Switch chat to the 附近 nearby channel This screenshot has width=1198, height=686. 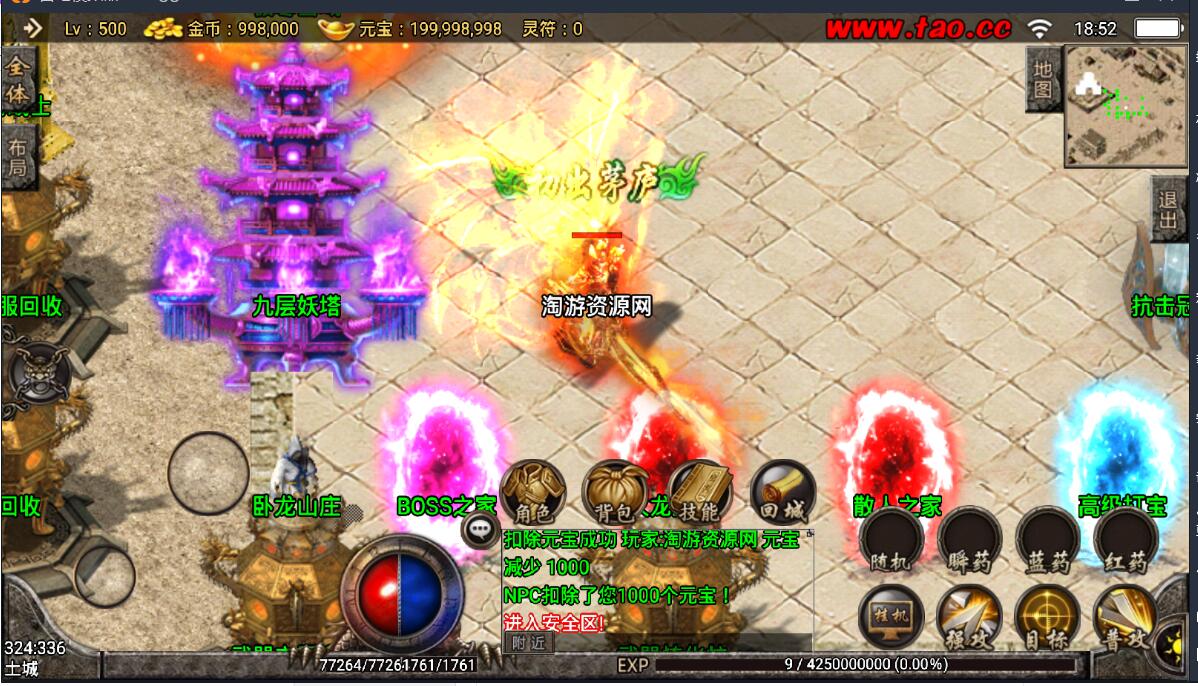(x=528, y=643)
